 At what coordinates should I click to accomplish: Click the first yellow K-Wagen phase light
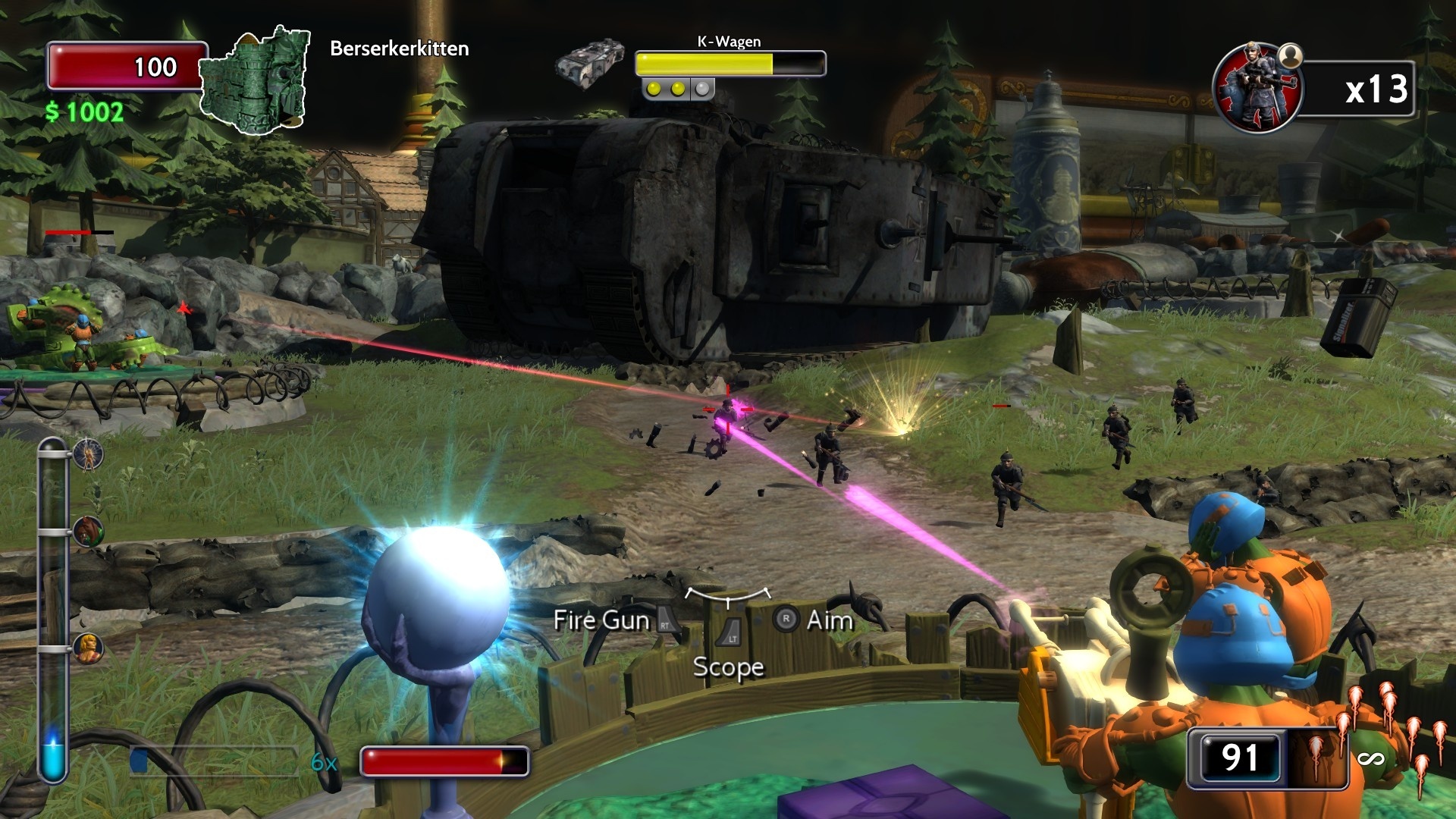[653, 89]
